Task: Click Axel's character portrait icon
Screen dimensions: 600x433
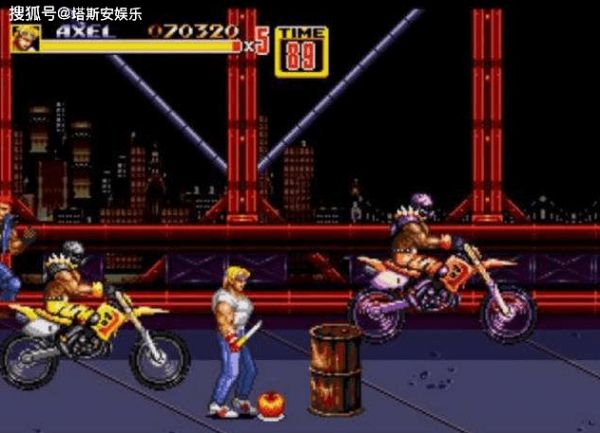Action: [x=24, y=38]
